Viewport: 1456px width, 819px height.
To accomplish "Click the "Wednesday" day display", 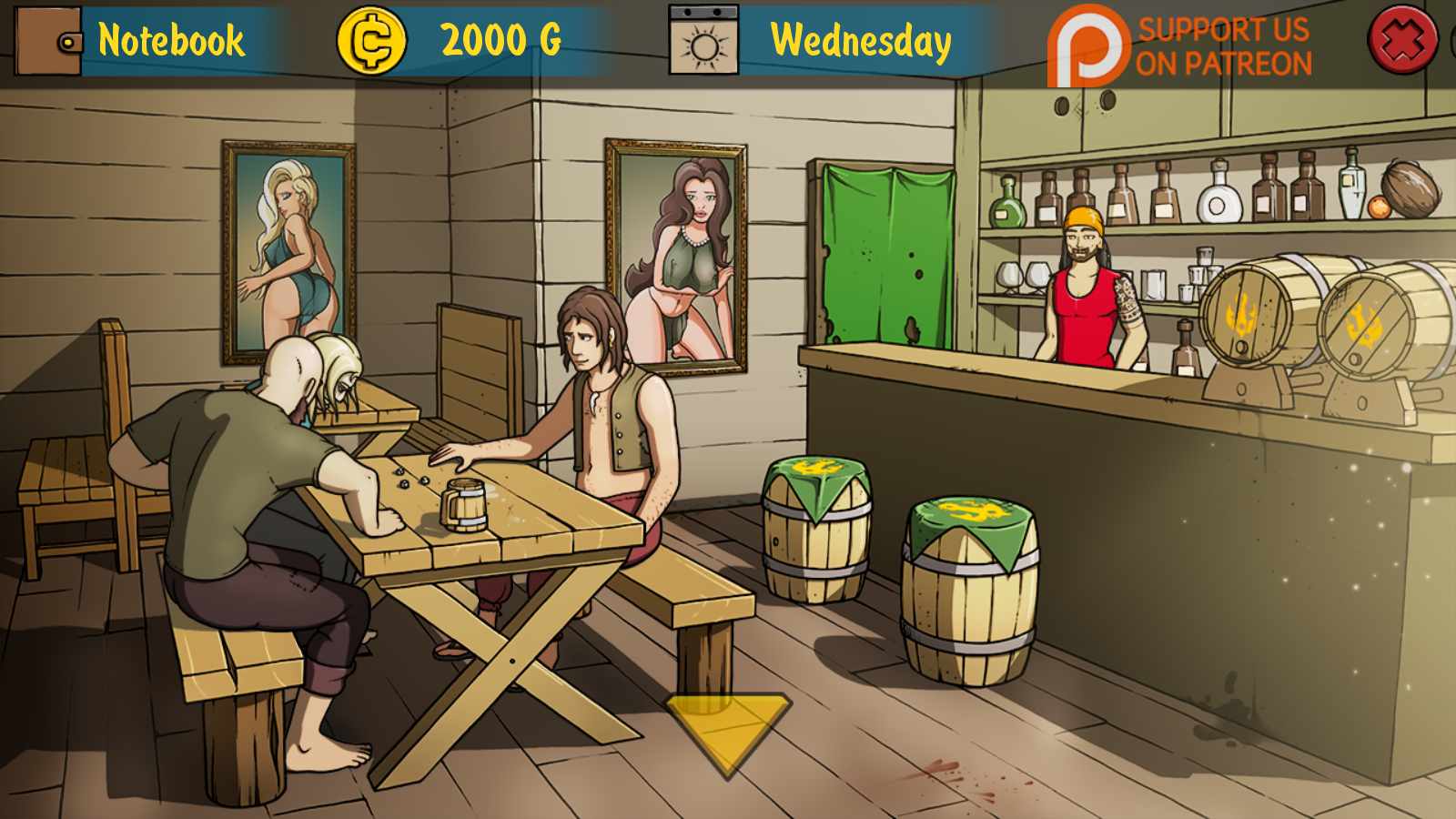I will pyautogui.click(x=859, y=40).
